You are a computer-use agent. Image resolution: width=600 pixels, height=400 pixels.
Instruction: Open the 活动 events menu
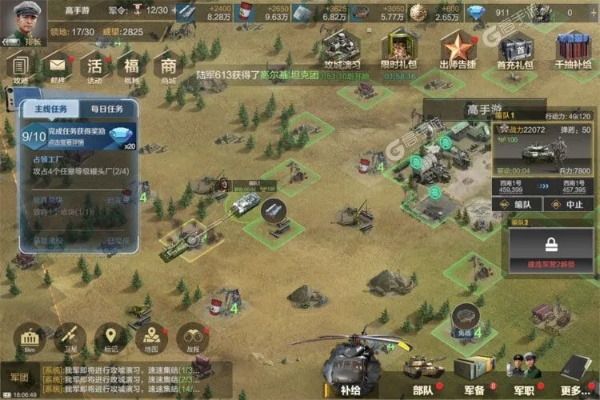coord(95,69)
